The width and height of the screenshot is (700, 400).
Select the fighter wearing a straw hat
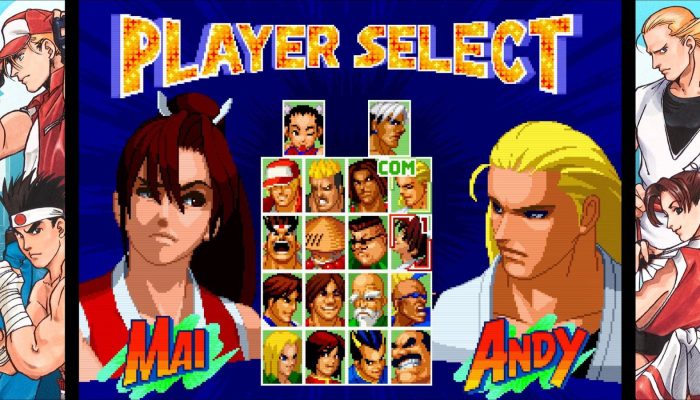pos(324,241)
